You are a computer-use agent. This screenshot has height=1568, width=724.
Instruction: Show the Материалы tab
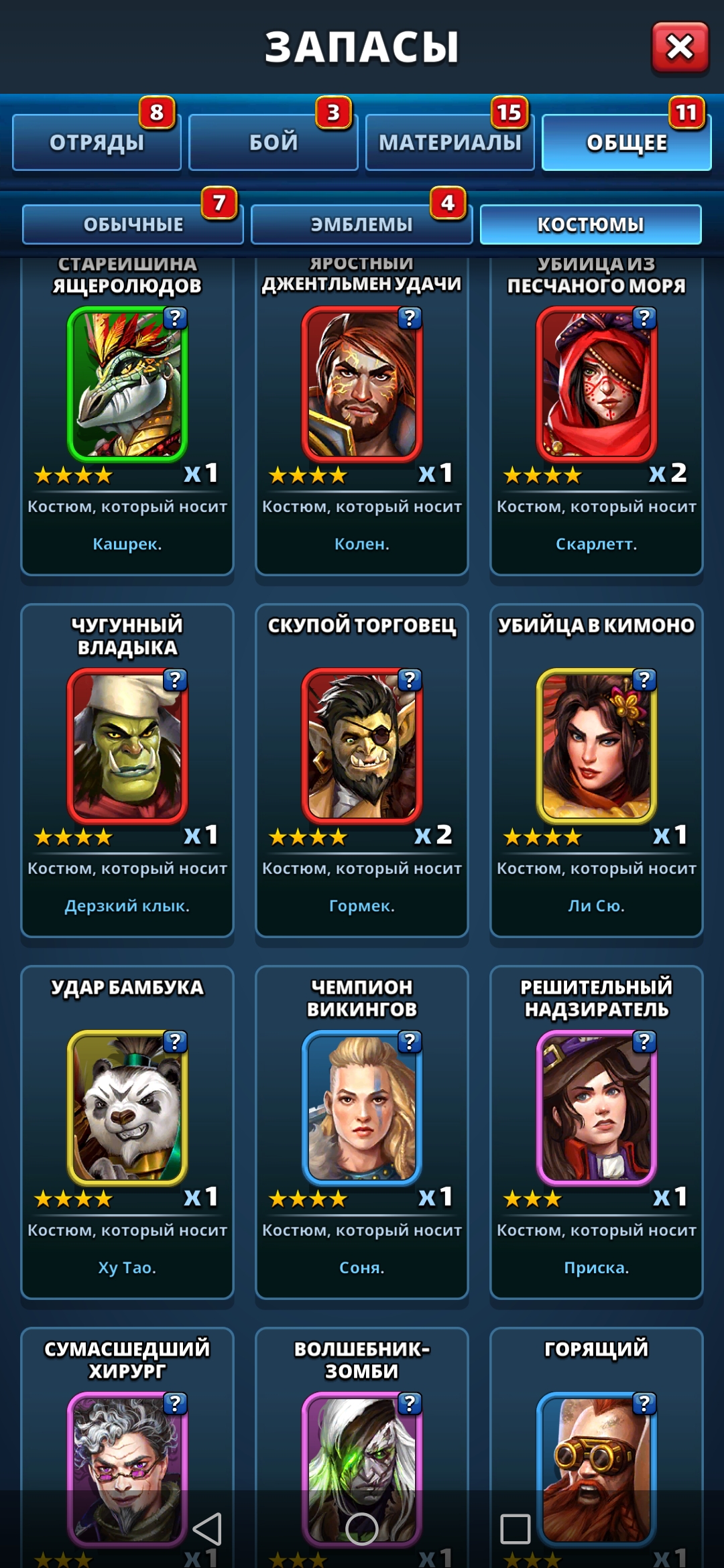coord(450,142)
